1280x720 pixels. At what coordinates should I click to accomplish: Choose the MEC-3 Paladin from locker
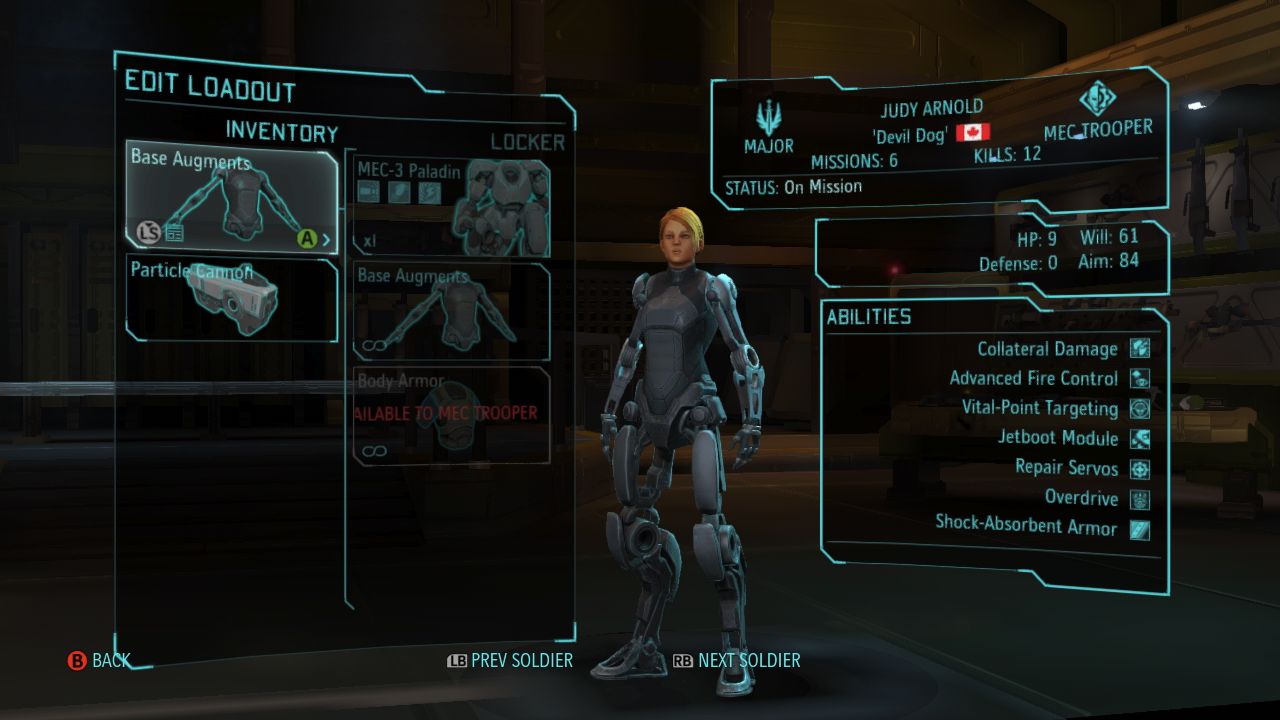[x=452, y=205]
